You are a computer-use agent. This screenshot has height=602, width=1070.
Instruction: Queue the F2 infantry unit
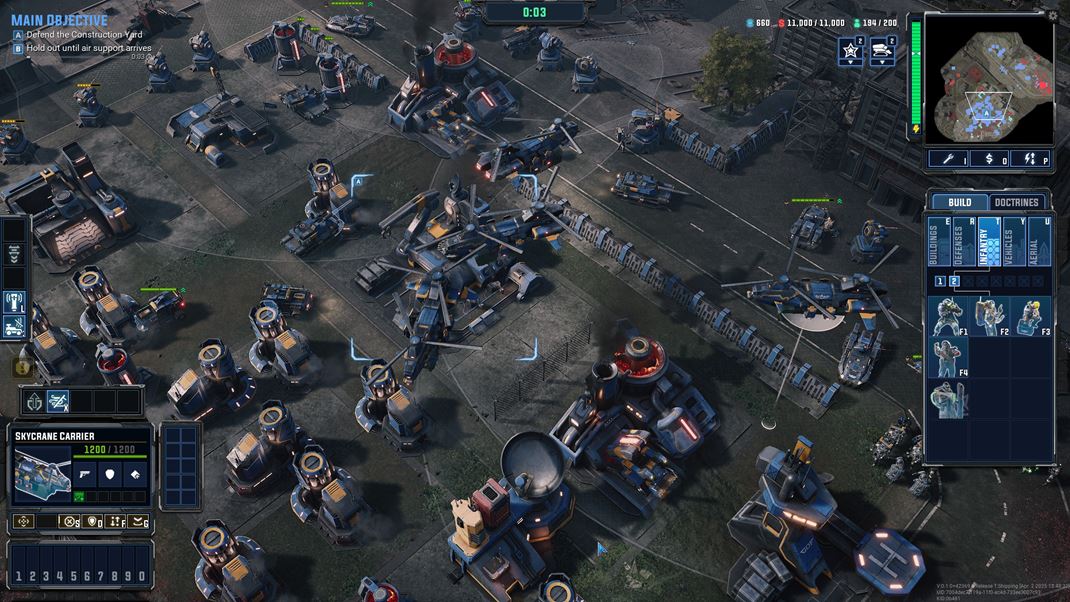988,315
